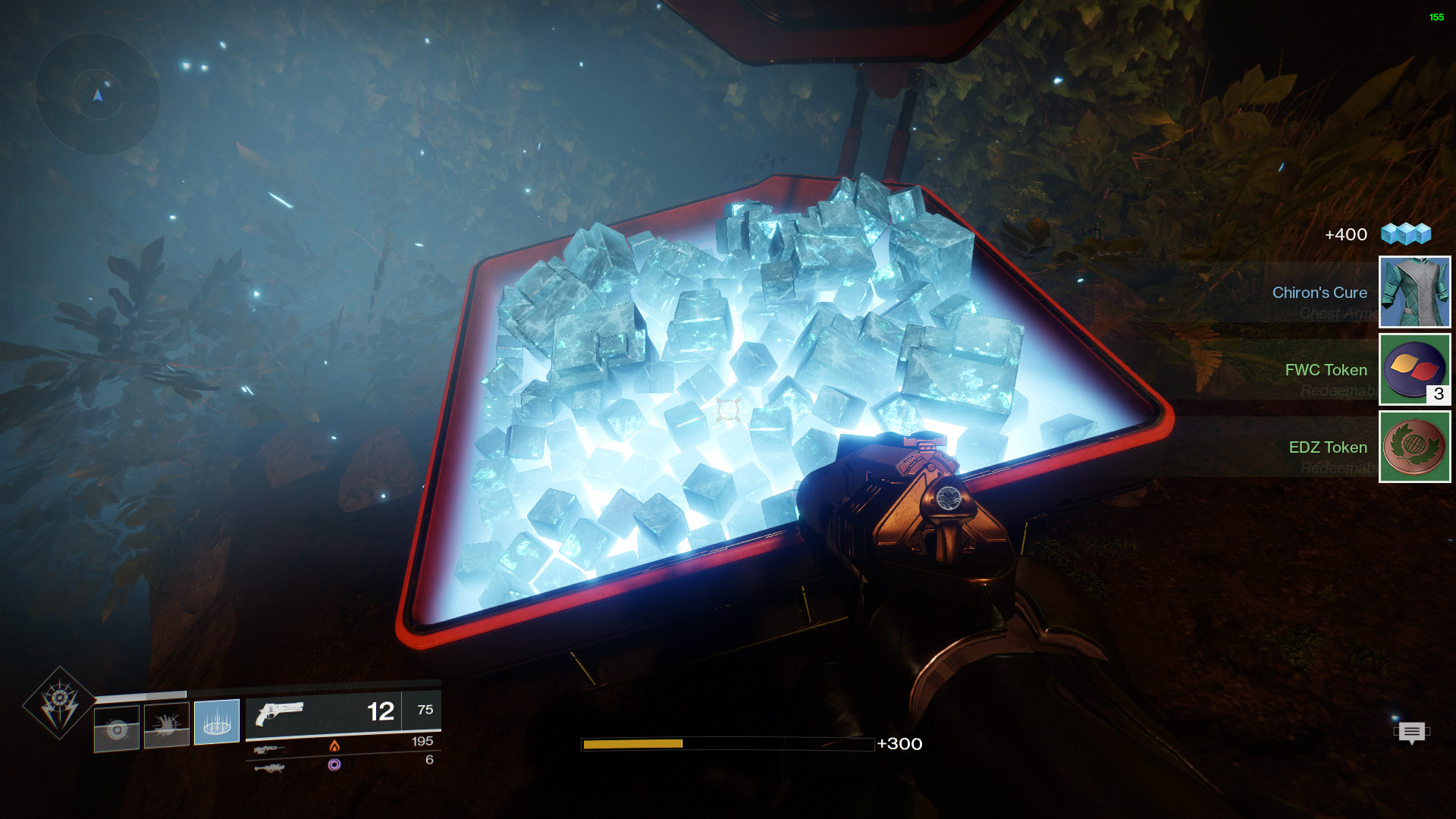The image size is (1456, 819).
Task: Inspect the Chiron's Cure chest armor reward
Action: 1414,292
